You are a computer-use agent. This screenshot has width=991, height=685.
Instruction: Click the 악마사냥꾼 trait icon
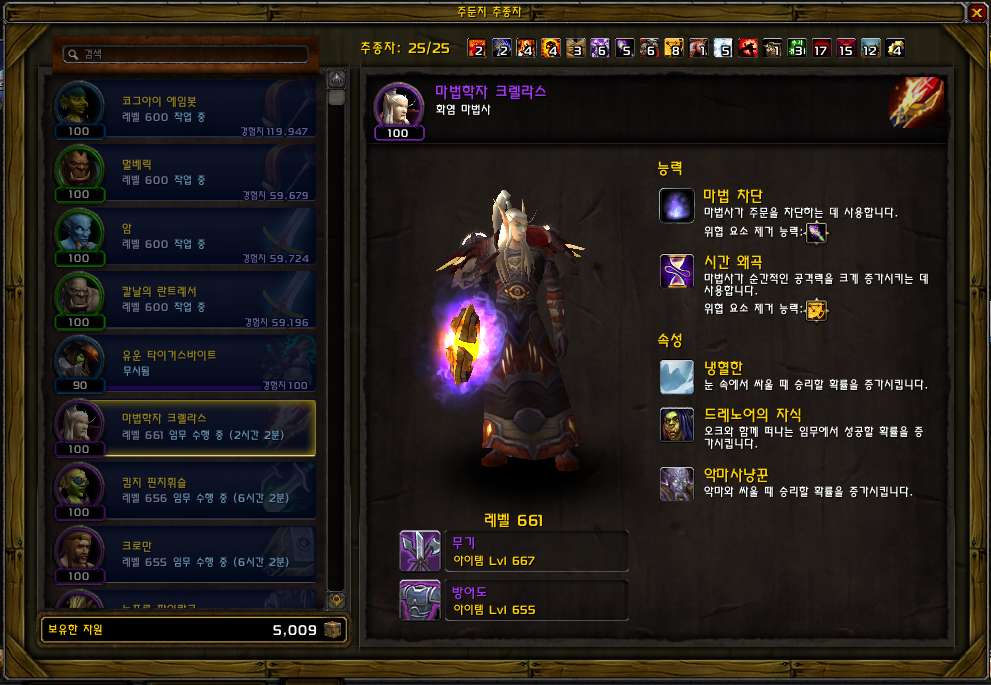tap(677, 484)
